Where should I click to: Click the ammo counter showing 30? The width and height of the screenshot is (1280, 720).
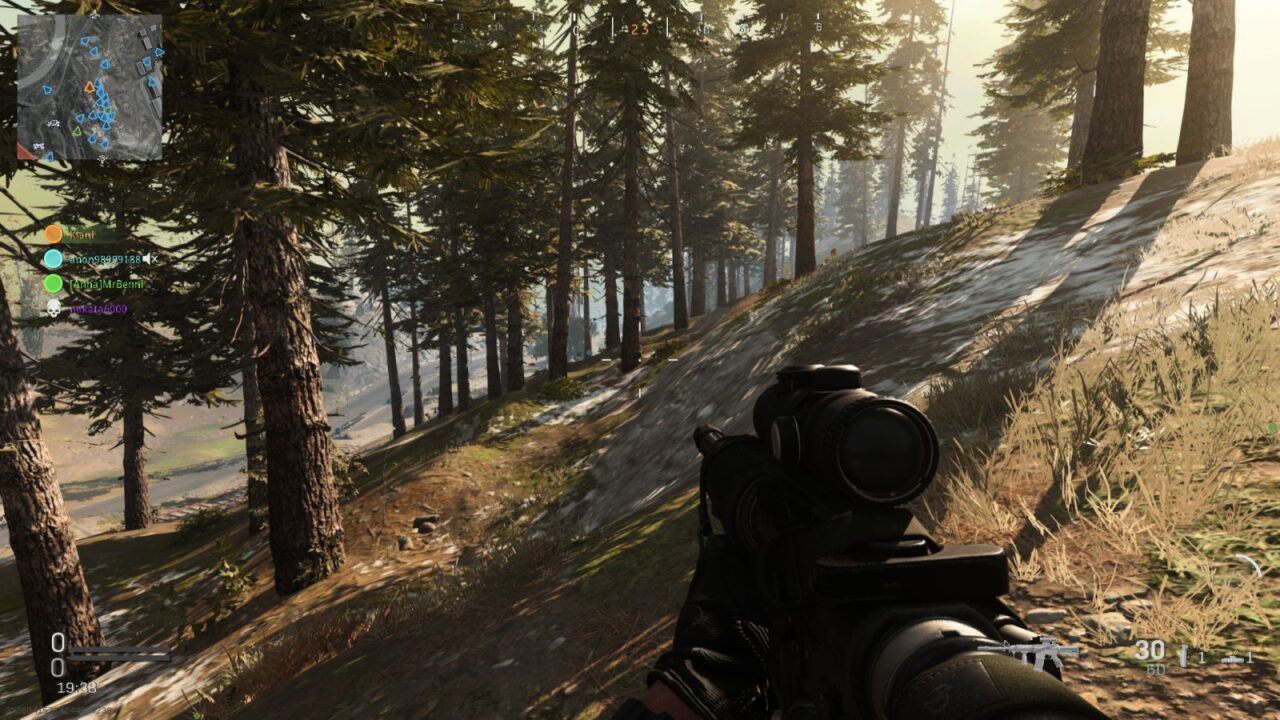click(1150, 648)
